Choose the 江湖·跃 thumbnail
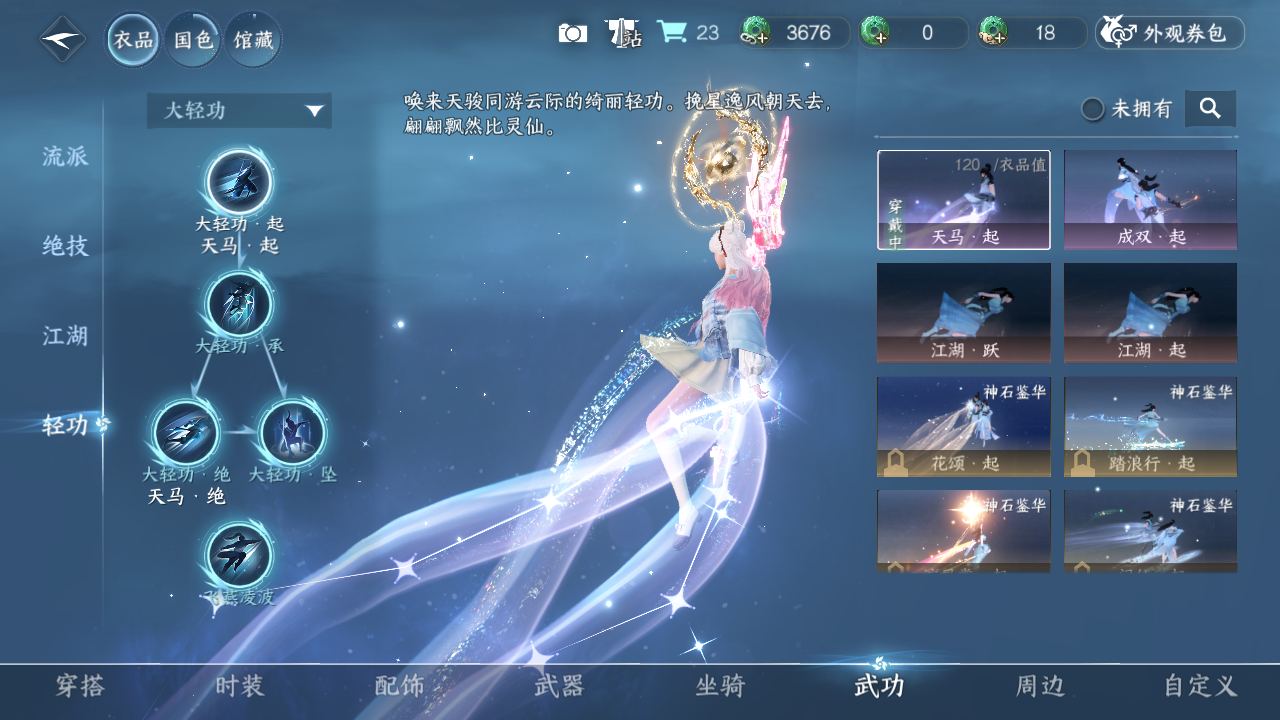This screenshot has width=1280, height=720. pos(964,313)
